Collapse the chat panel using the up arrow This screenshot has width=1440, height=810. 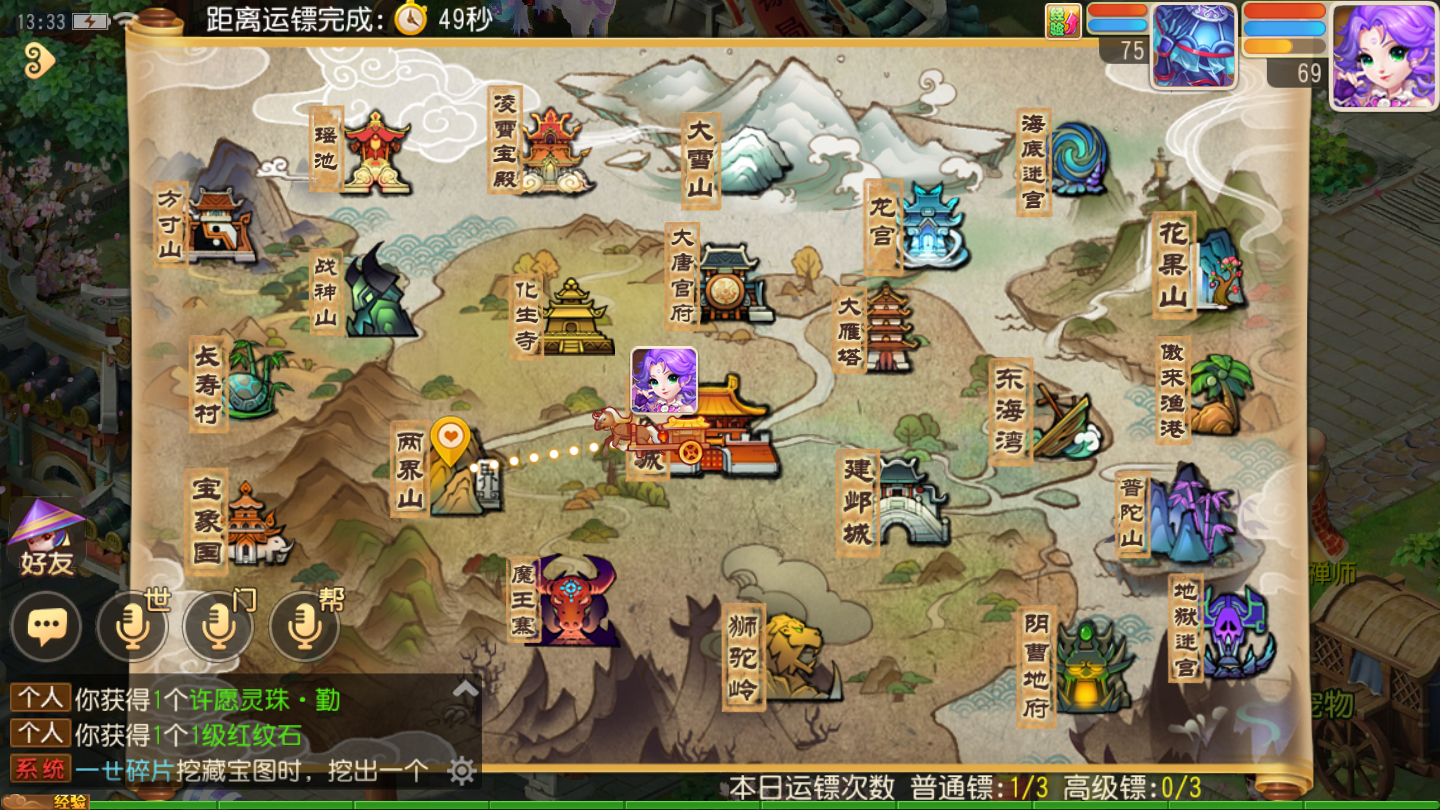(x=464, y=689)
